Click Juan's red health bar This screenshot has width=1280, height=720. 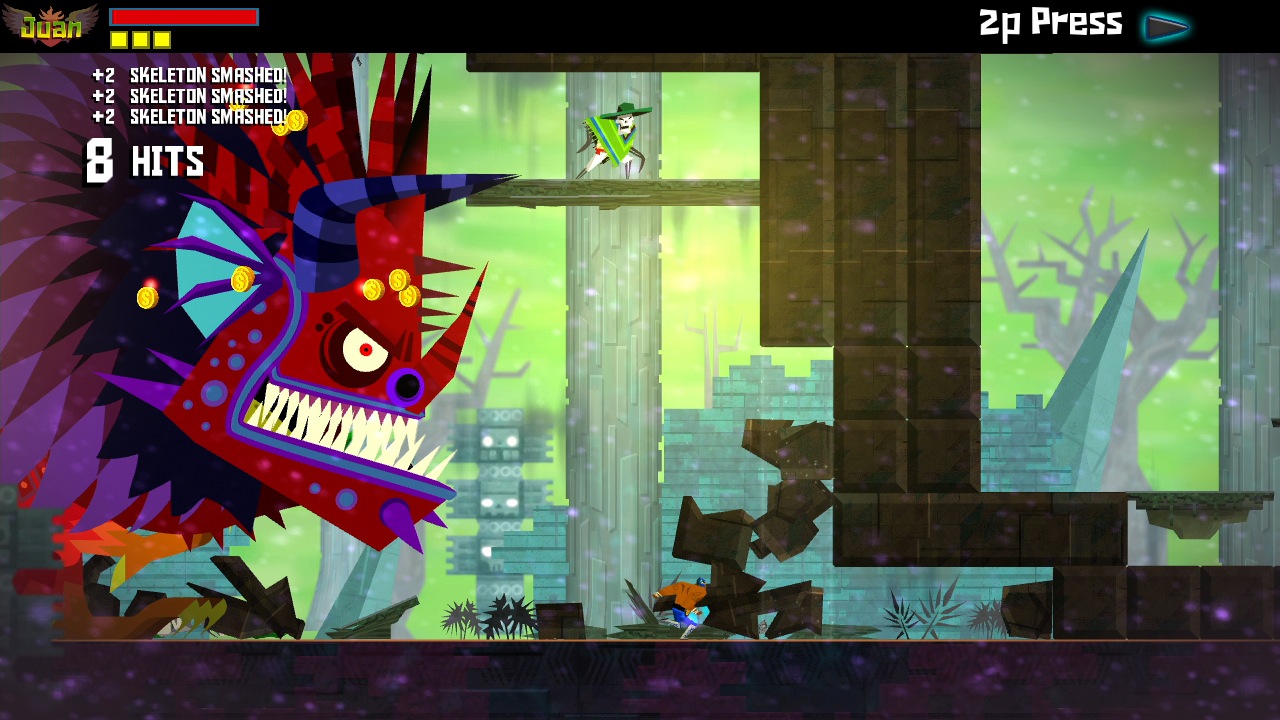pyautogui.click(x=182, y=16)
